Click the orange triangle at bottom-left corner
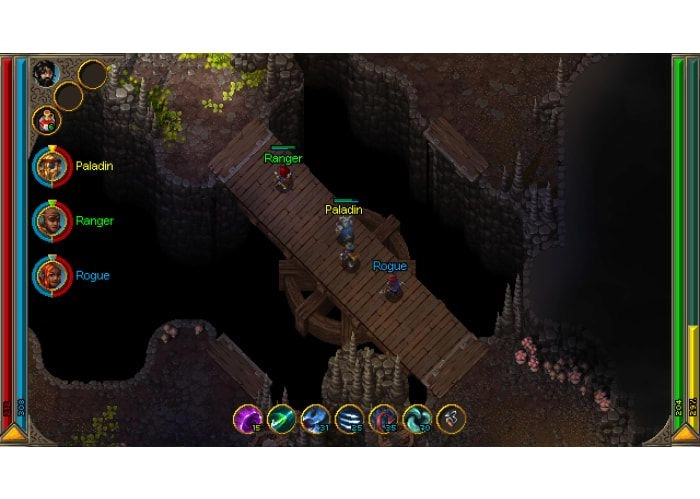 tap(14, 432)
